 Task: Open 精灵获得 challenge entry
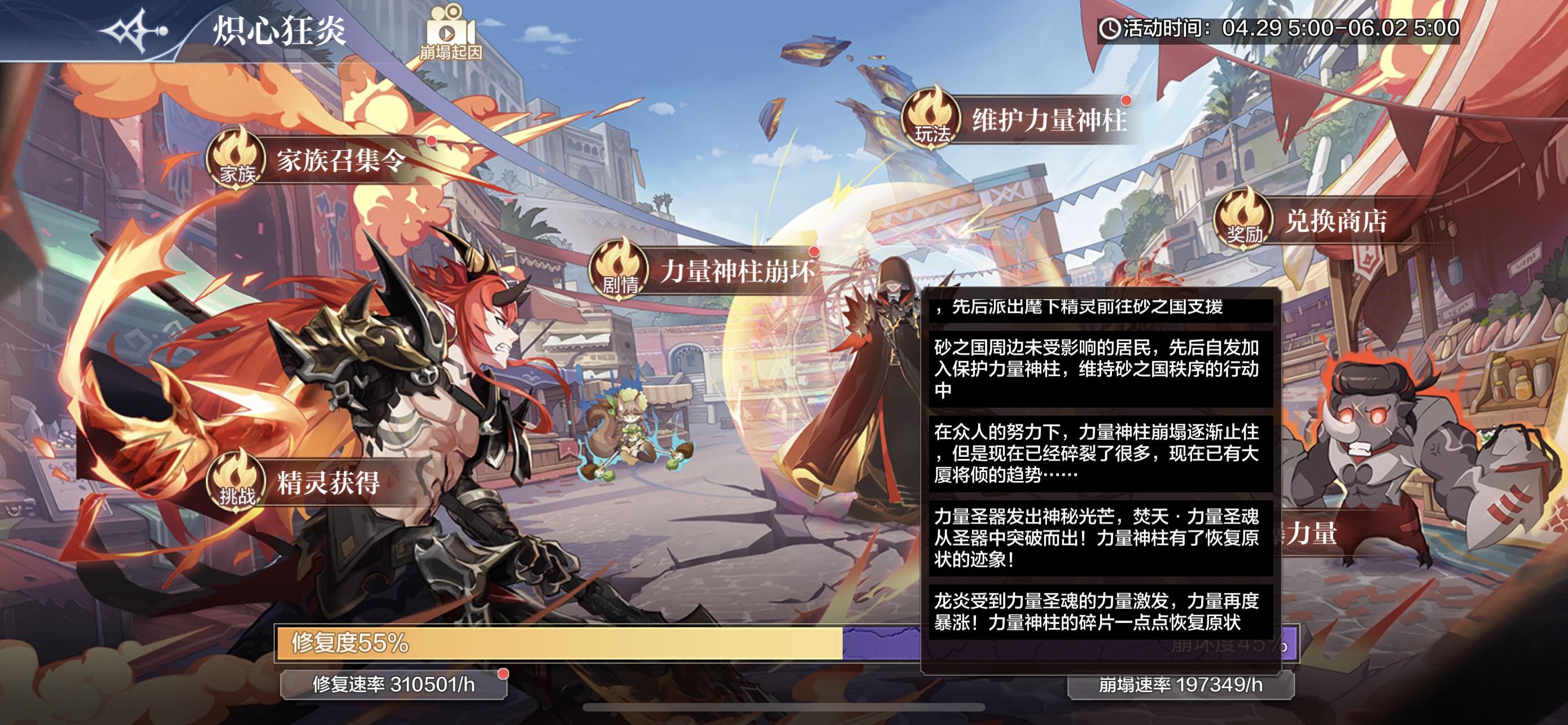click(x=304, y=483)
